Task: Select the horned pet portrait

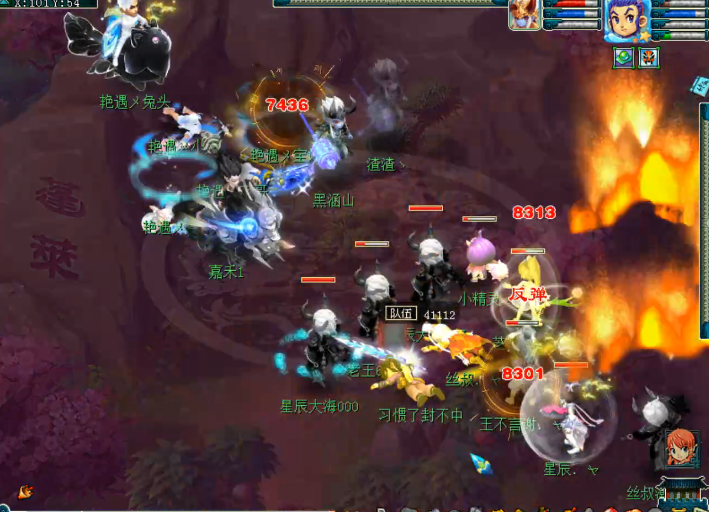Action: click(x=524, y=15)
